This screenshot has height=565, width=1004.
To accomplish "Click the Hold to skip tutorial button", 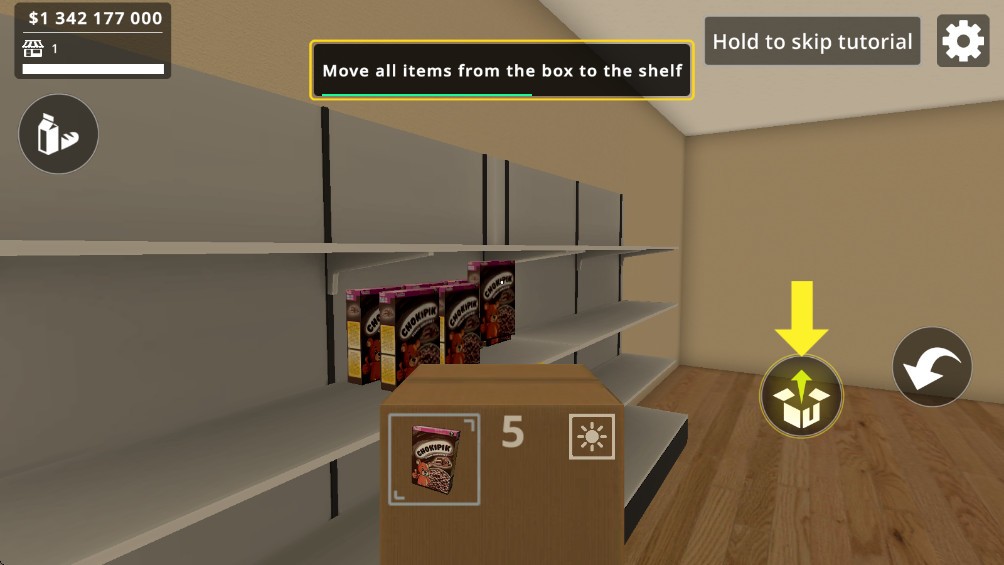I will pyautogui.click(x=812, y=42).
